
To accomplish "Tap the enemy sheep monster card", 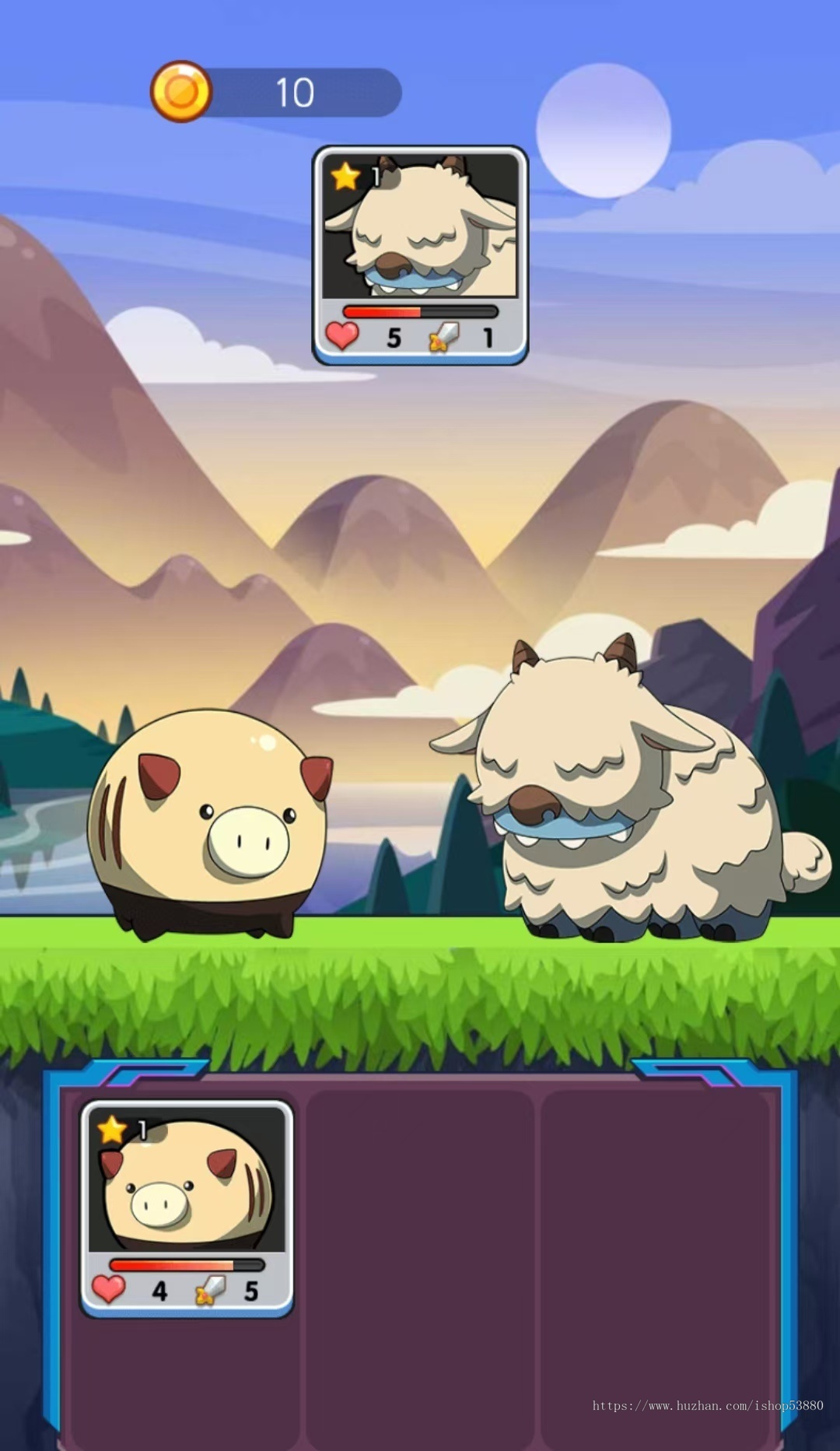I will pos(420,254).
